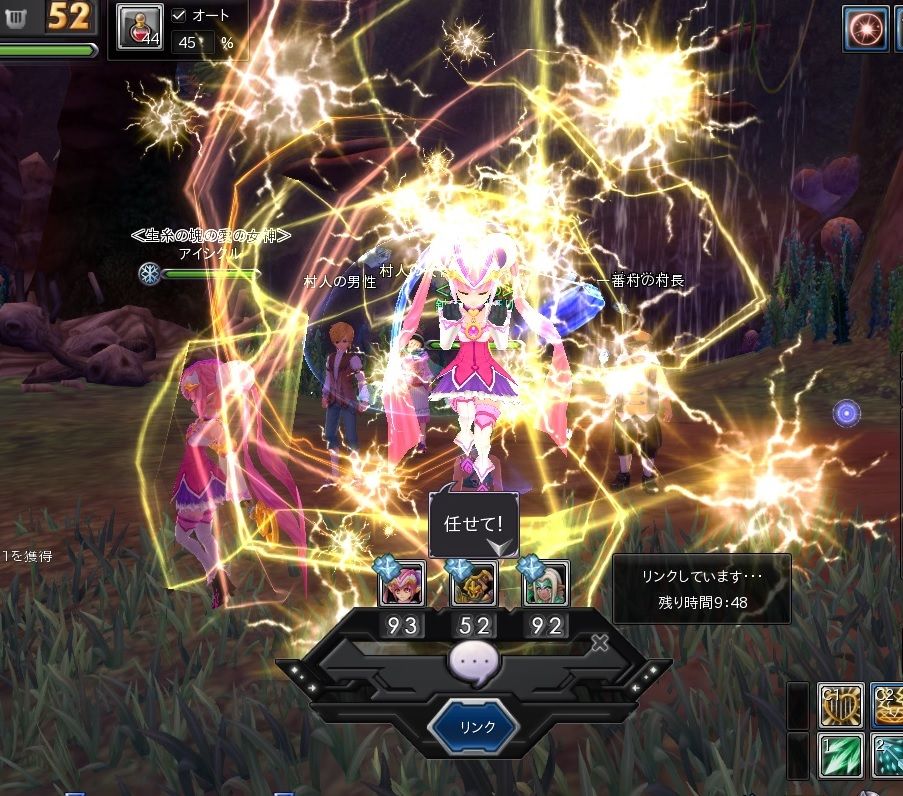Image resolution: width=903 pixels, height=796 pixels.
Task: Select the golden armored portrait above 52
Action: click(x=473, y=583)
